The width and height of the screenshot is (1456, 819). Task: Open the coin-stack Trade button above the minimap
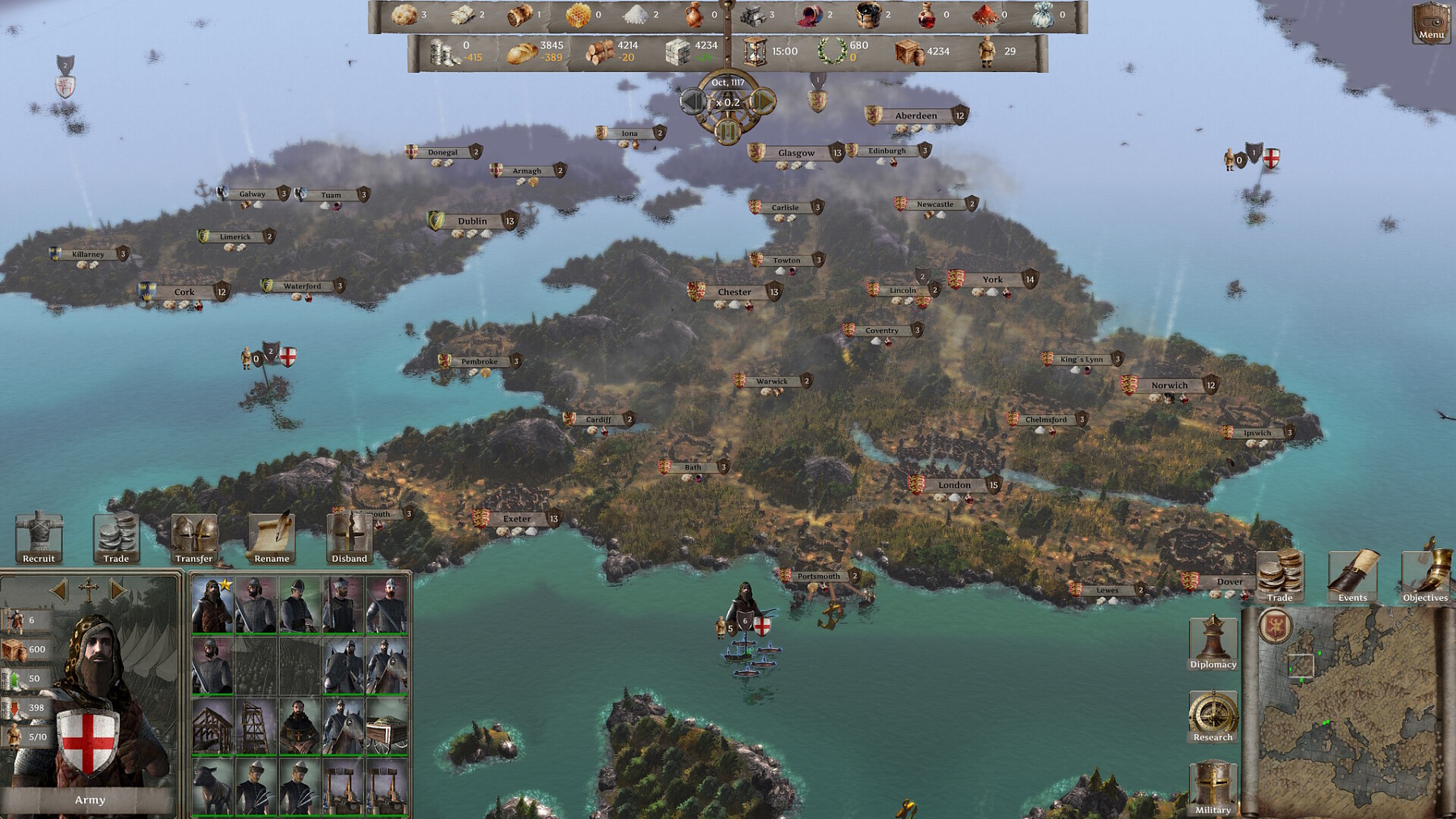tap(1280, 576)
